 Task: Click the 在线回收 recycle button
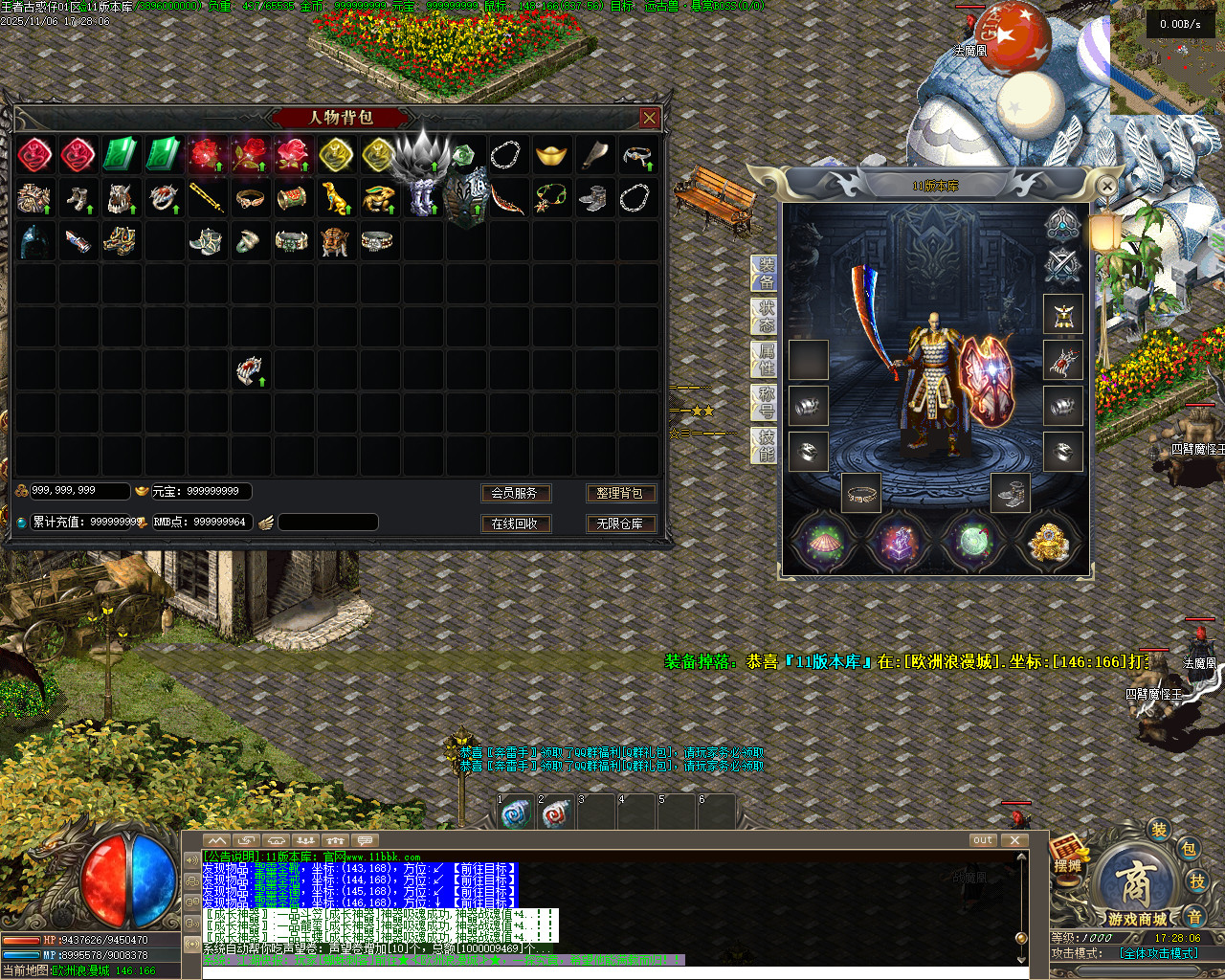coord(514,523)
